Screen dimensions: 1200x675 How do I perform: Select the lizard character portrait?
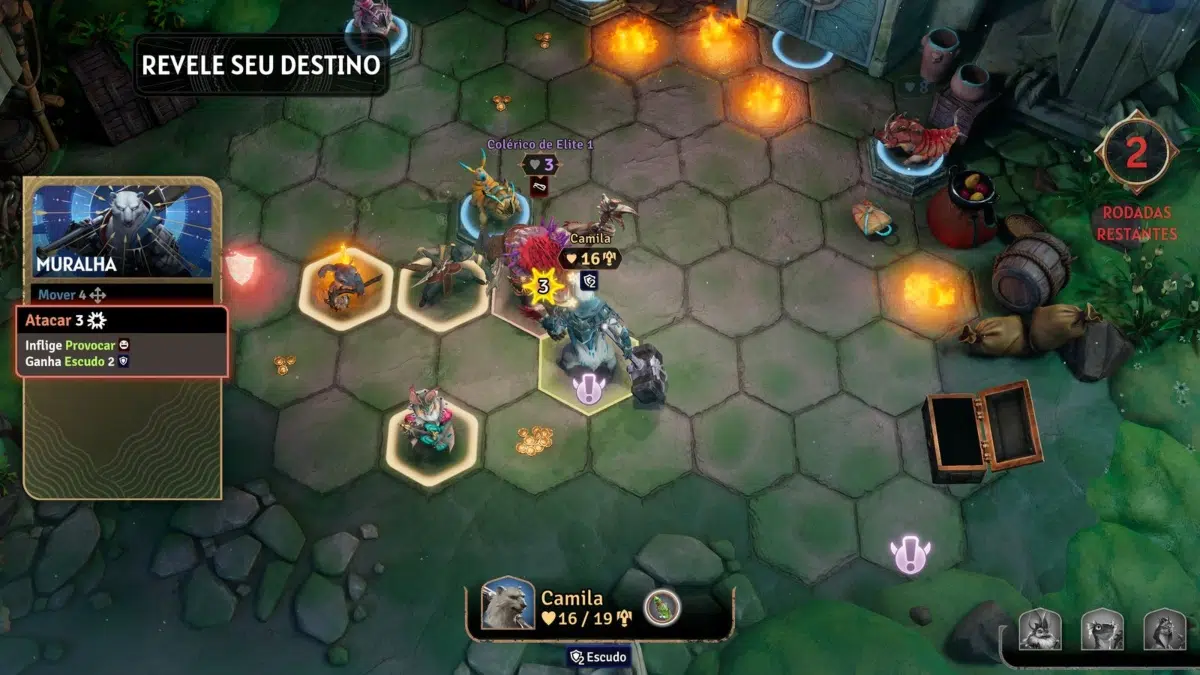point(1102,630)
